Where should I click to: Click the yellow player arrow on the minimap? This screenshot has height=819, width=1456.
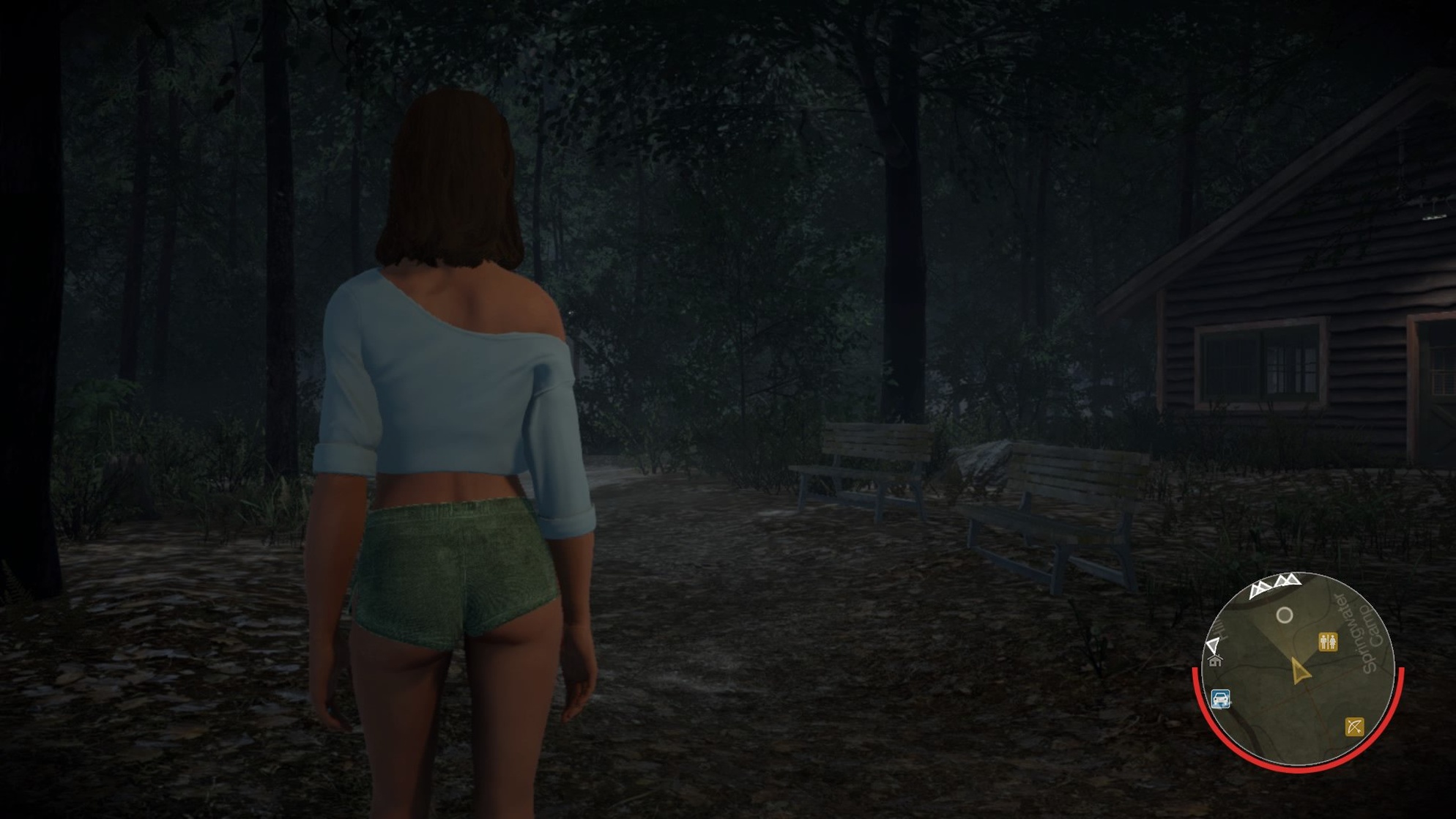1299,671
